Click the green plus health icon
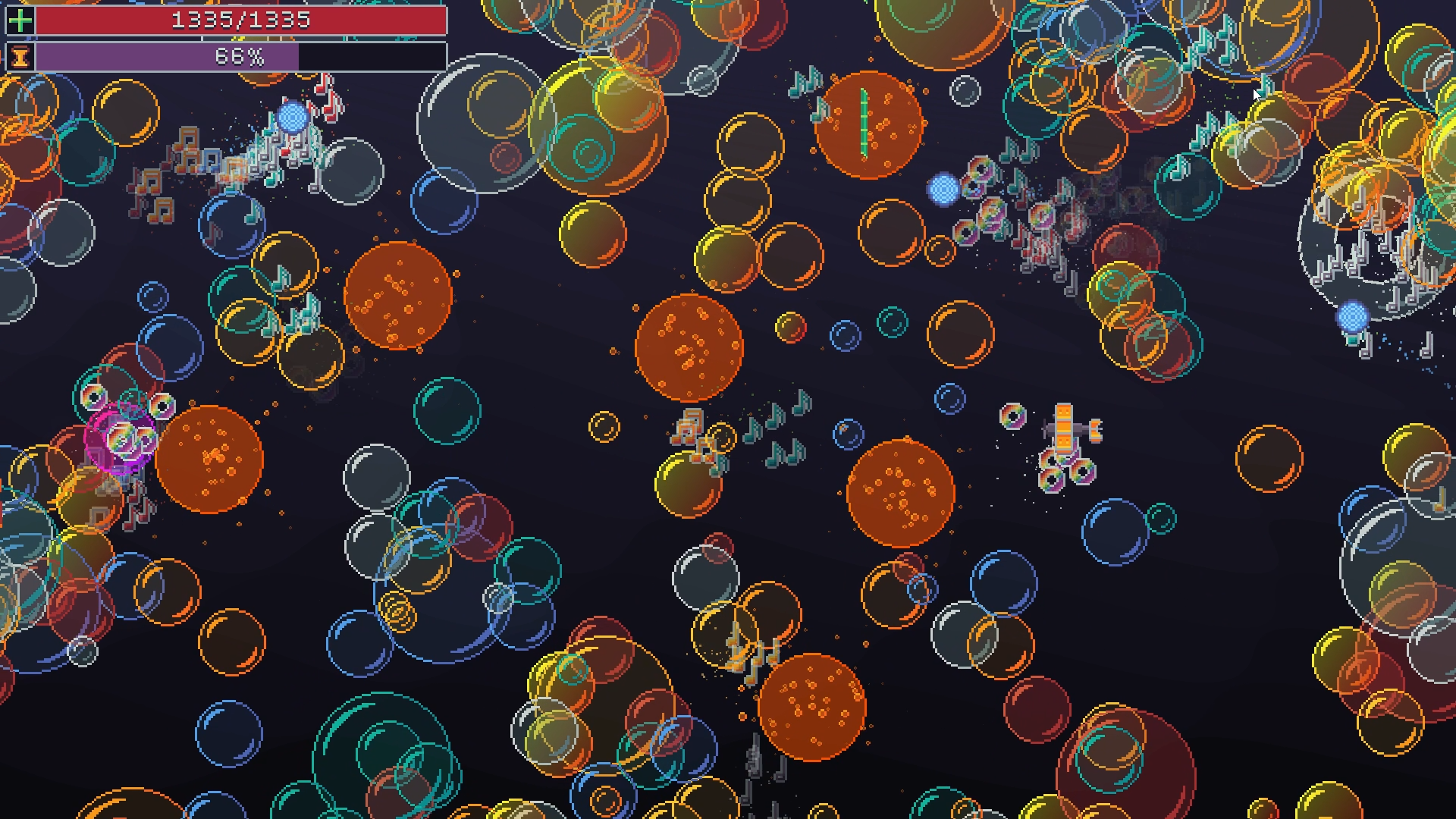 [x=19, y=19]
